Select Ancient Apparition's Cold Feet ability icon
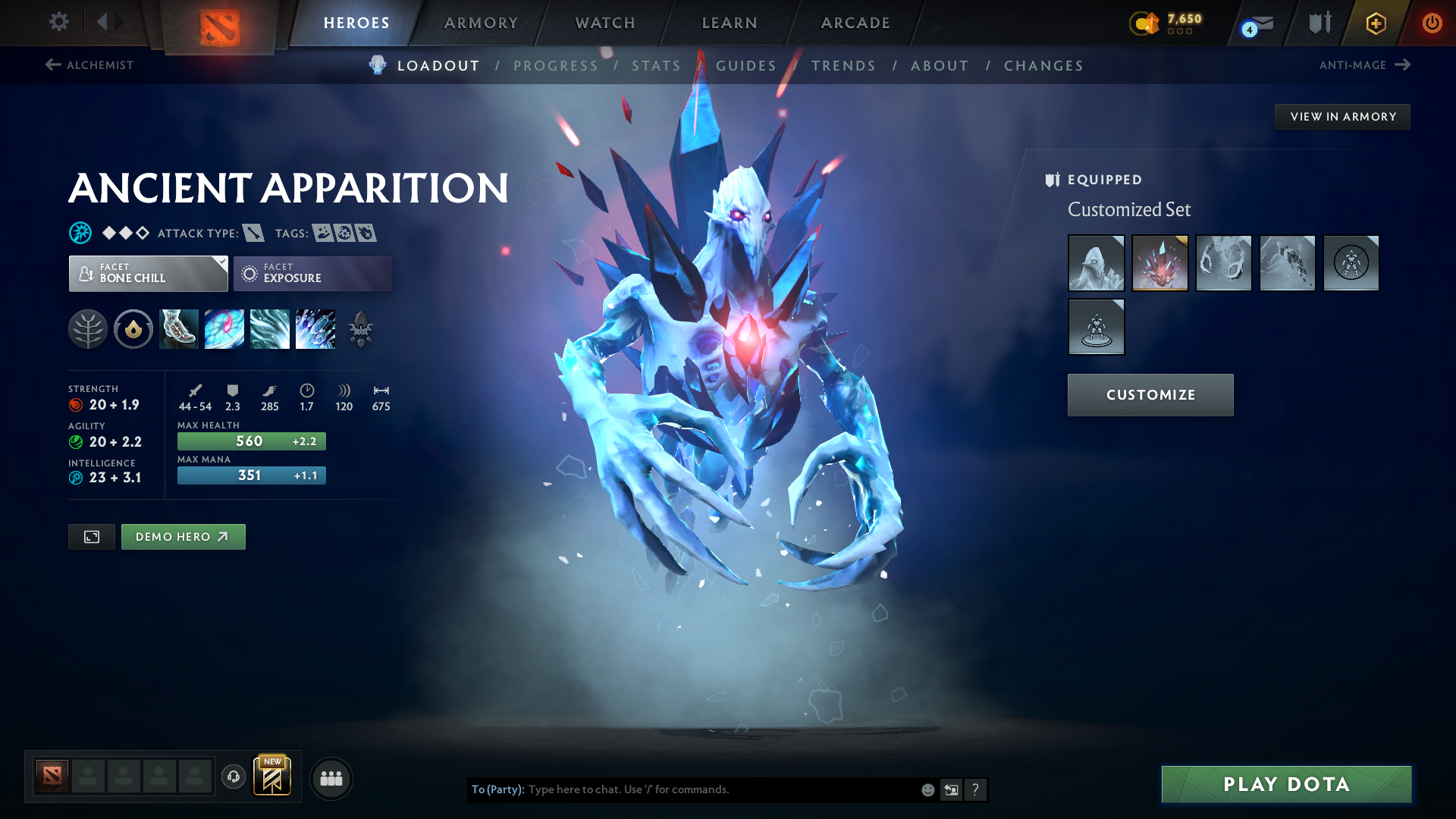This screenshot has width=1456, height=819. click(178, 329)
